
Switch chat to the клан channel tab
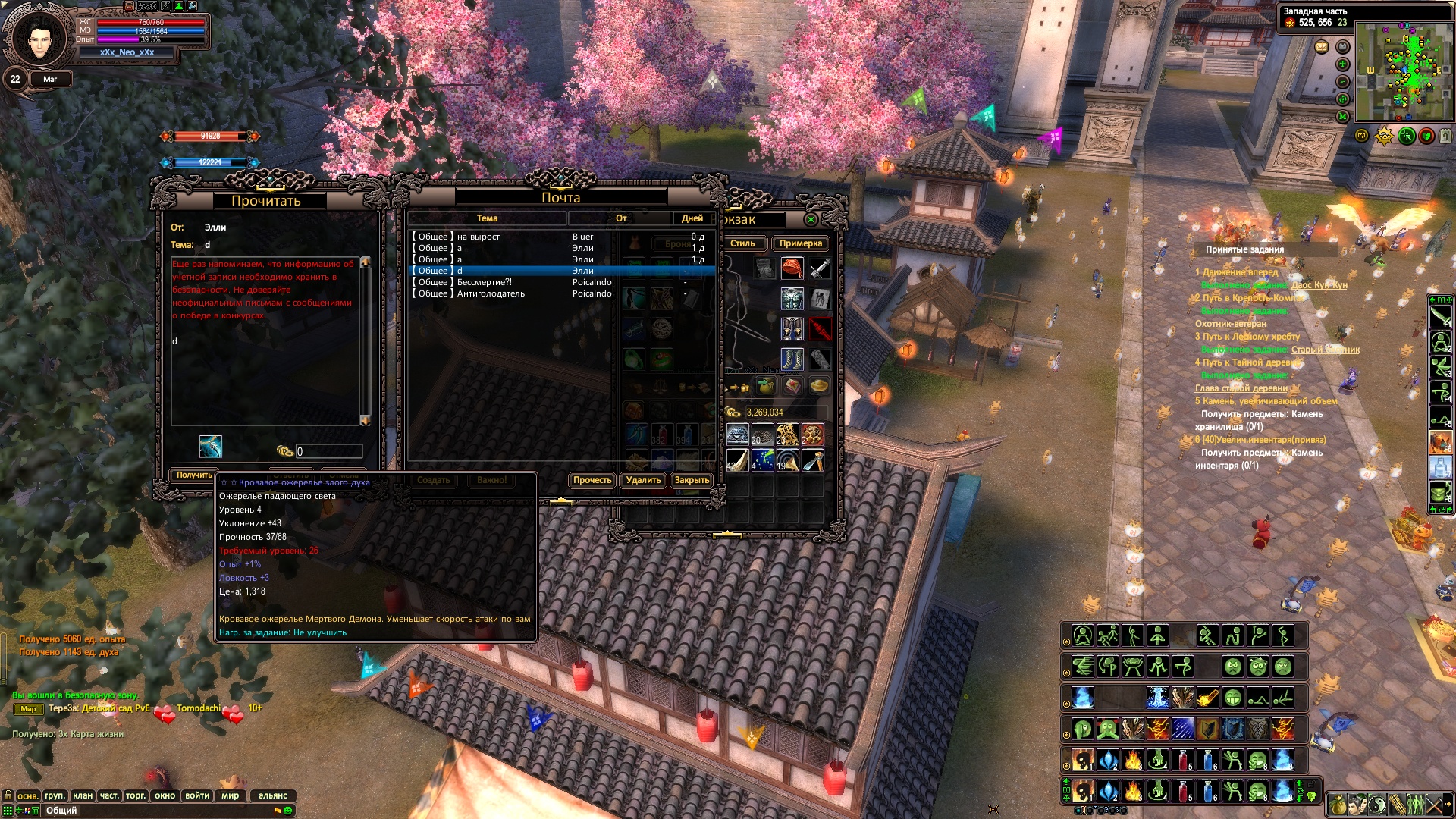[x=83, y=795]
